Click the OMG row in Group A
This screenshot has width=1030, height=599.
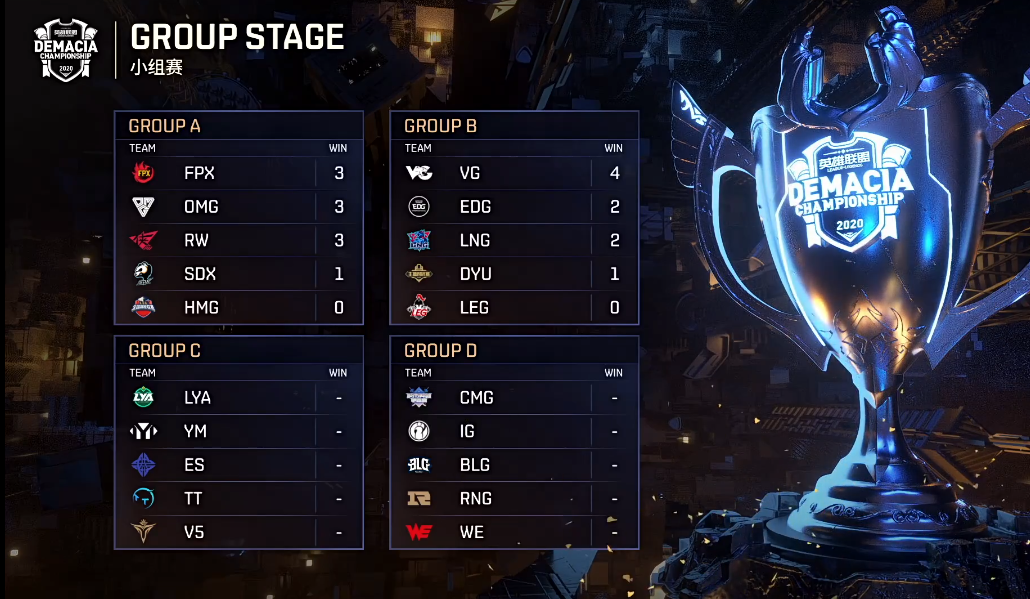pos(238,207)
